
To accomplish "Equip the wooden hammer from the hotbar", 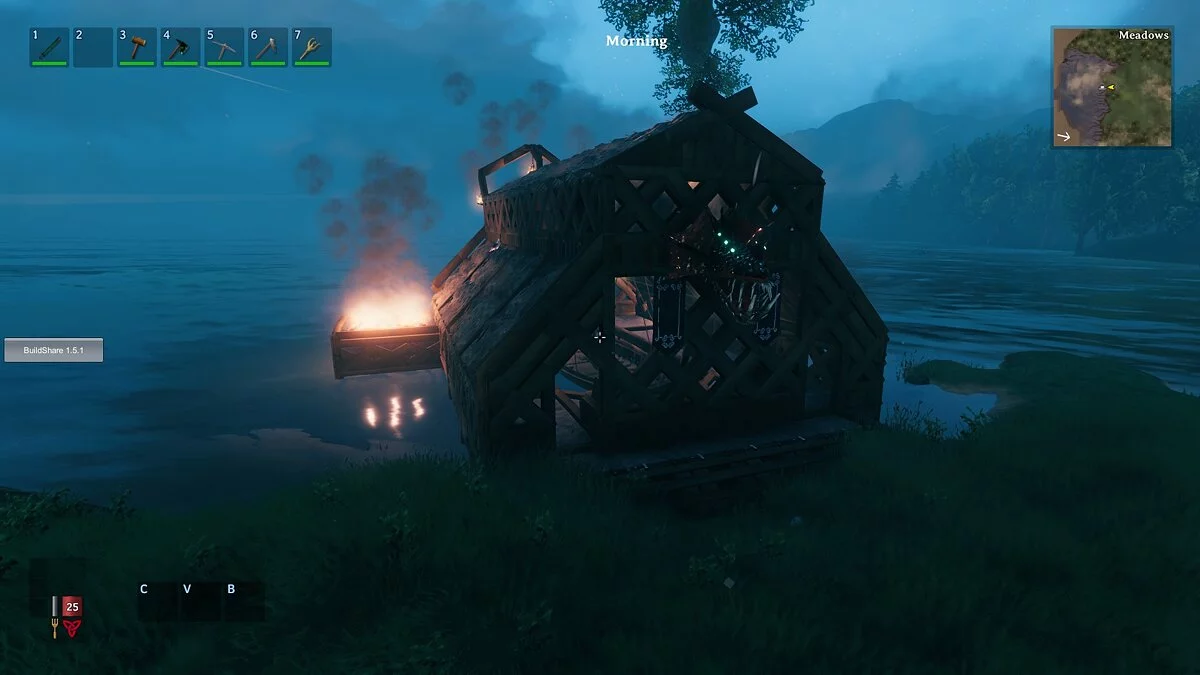I will (137, 47).
